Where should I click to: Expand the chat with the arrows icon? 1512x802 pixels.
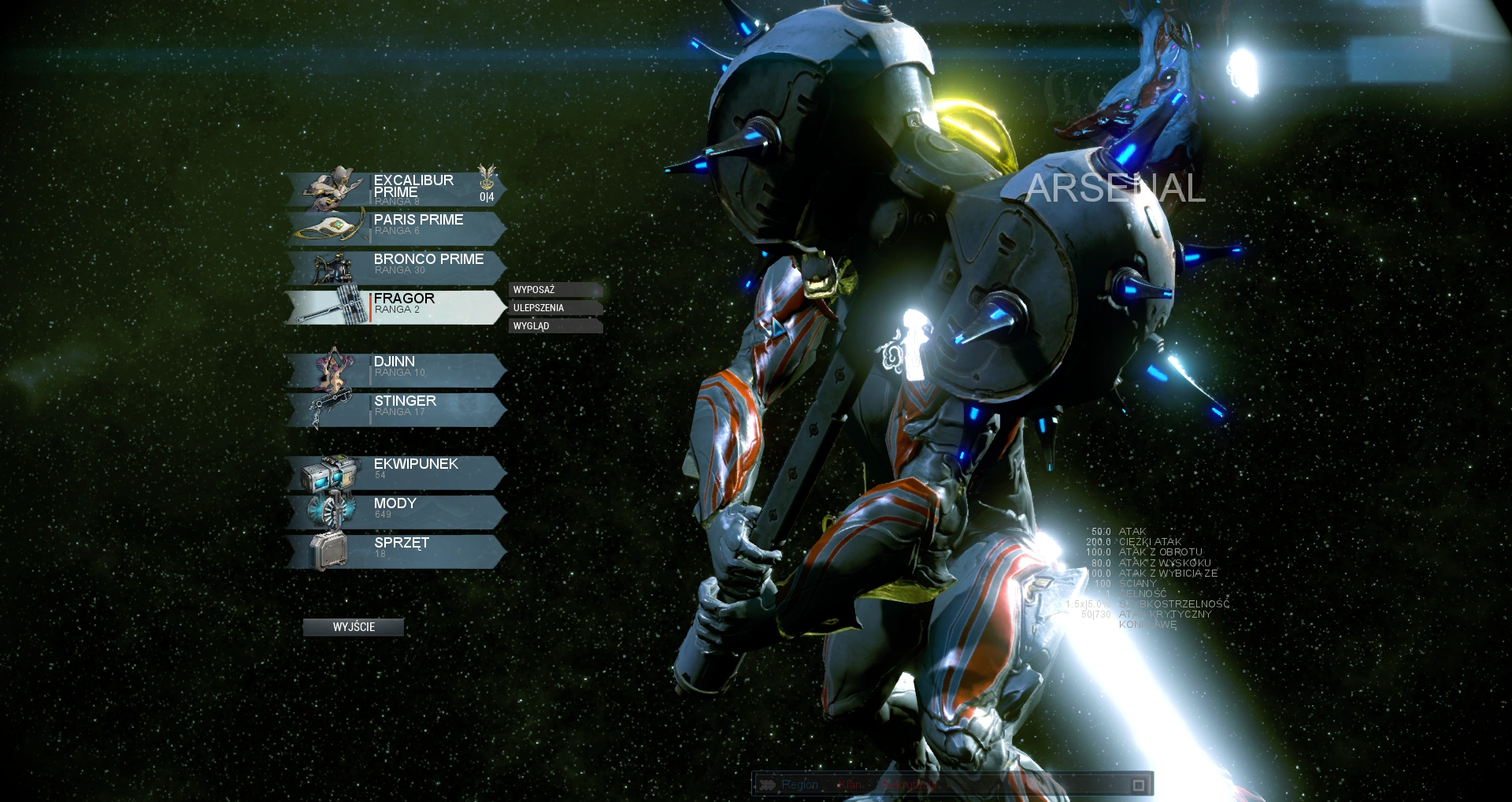click(768, 785)
